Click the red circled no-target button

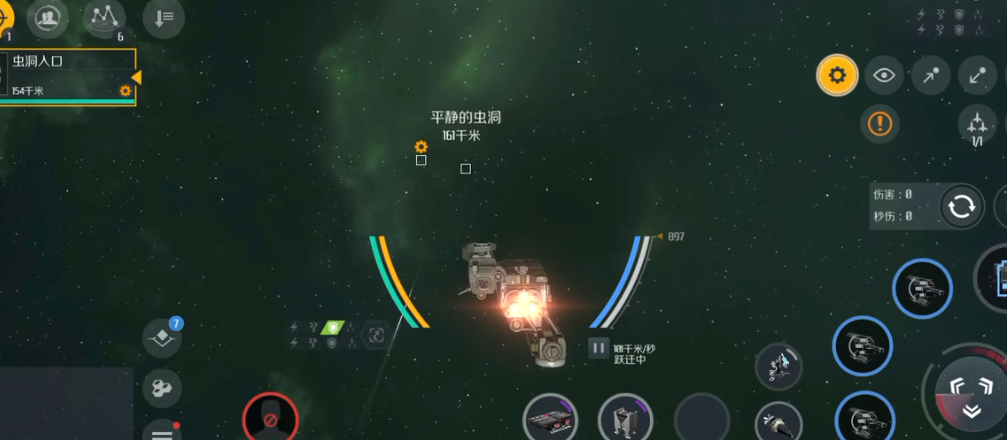(x=270, y=418)
